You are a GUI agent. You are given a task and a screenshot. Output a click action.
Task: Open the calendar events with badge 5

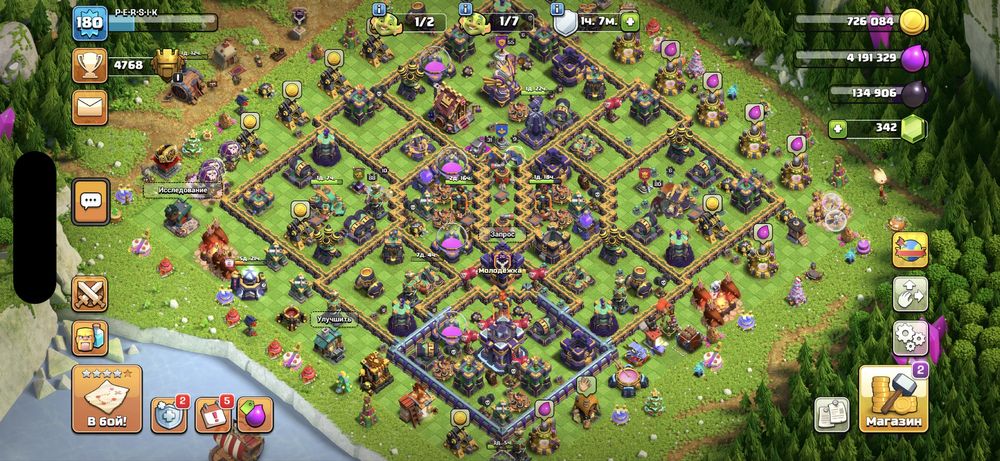212,414
